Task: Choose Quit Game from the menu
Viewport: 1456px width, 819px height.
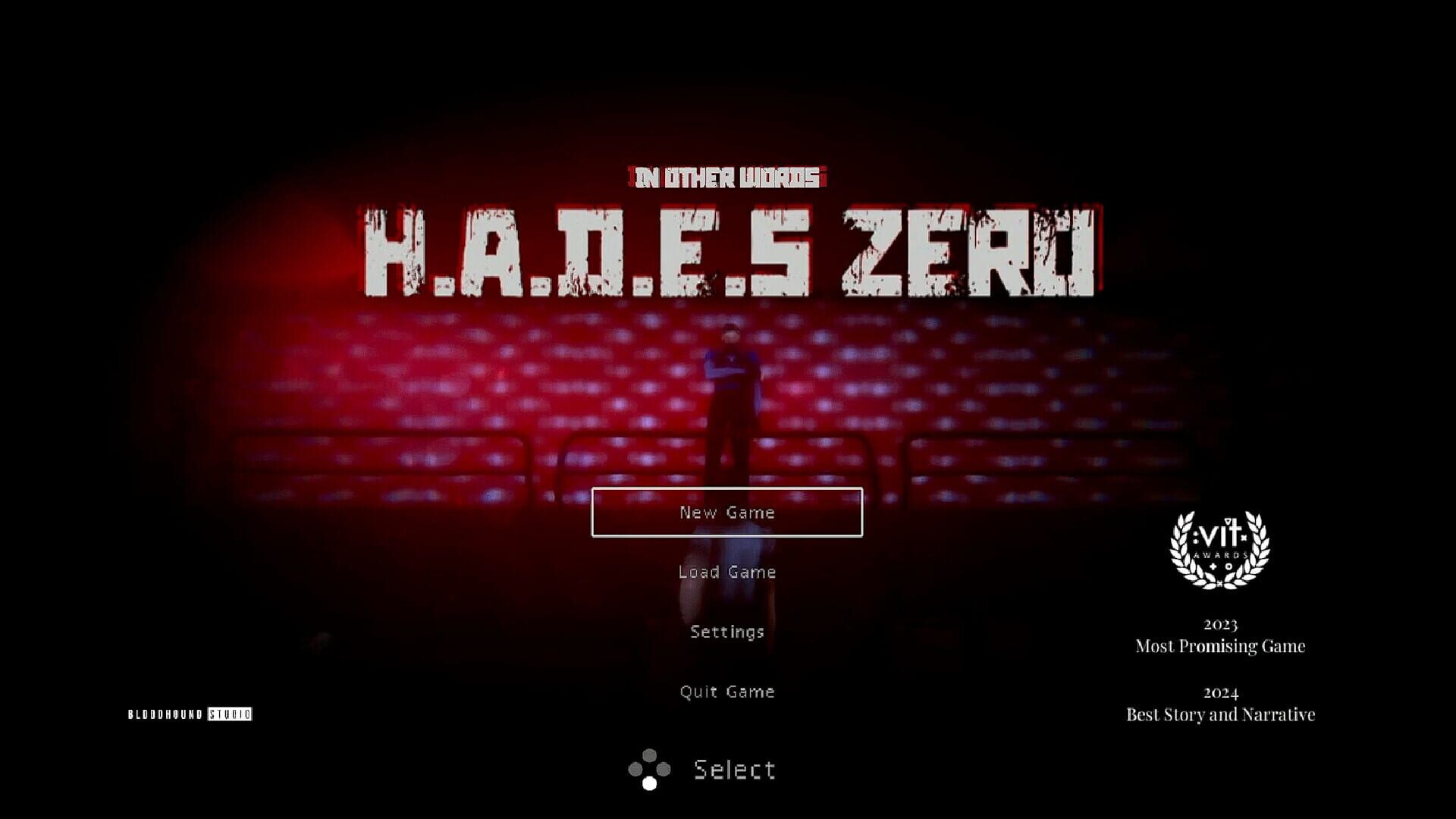Action: [x=727, y=691]
